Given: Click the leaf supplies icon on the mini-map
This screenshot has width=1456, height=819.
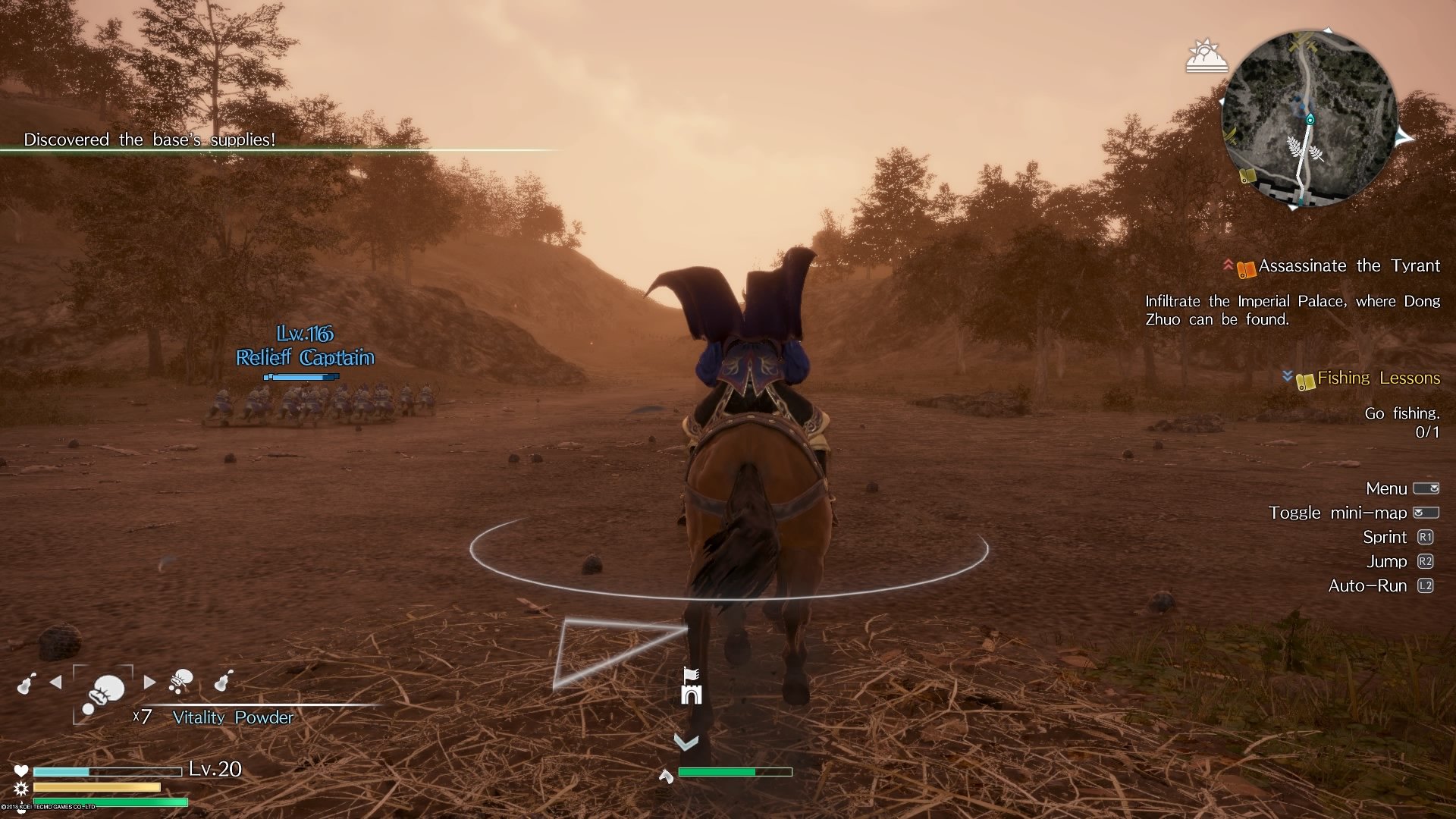Looking at the screenshot, I should pos(1304,149).
